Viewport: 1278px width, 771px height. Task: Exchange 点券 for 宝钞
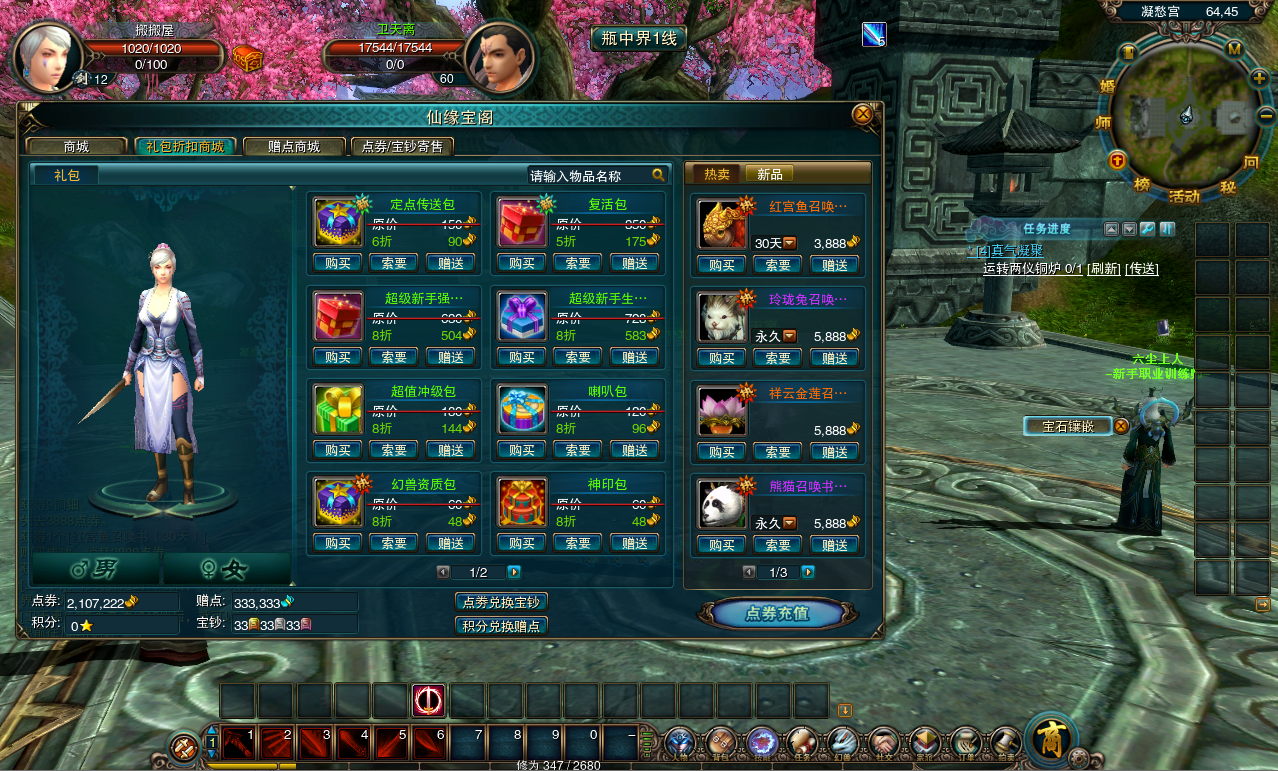pyautogui.click(x=501, y=602)
